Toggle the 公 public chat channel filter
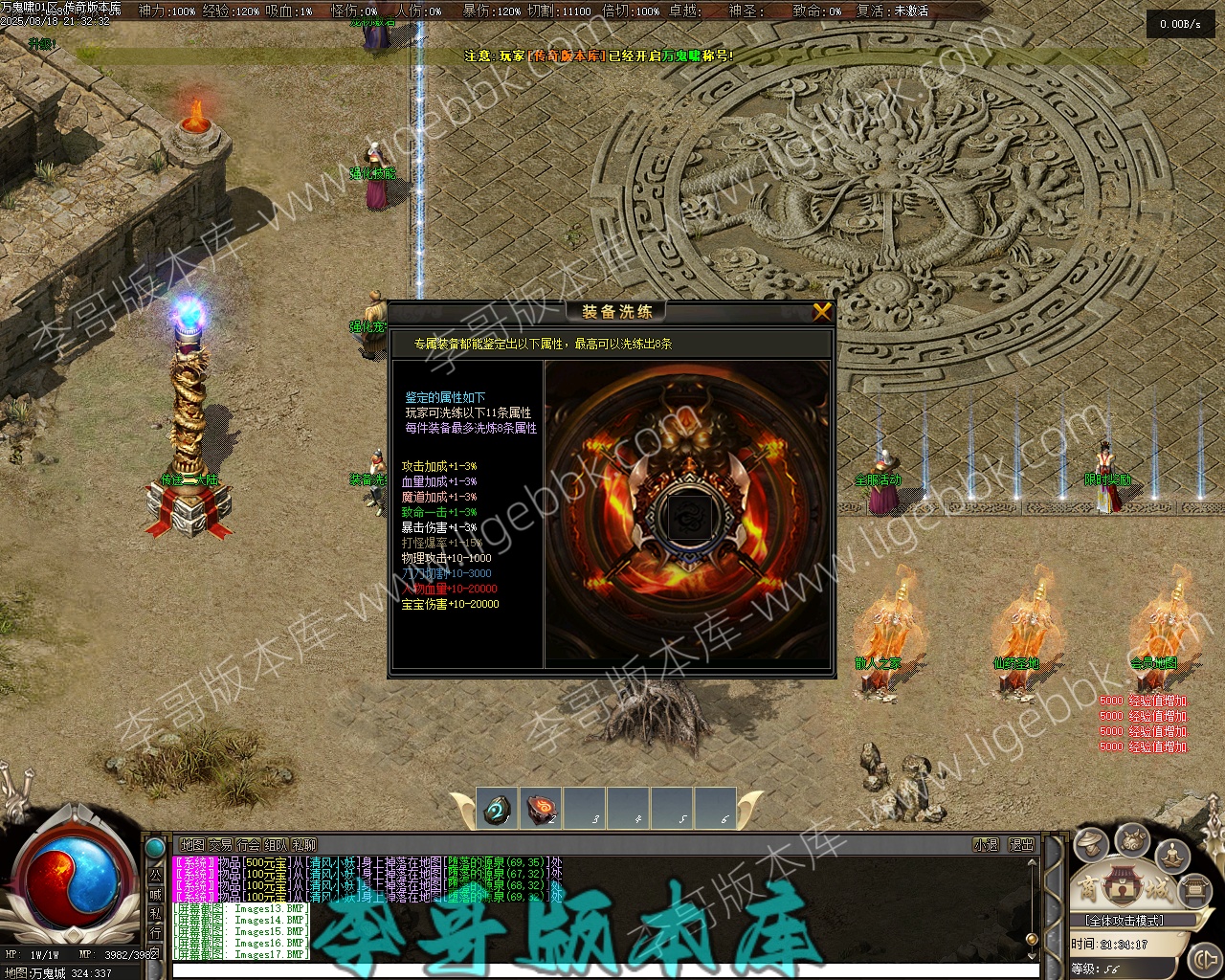The image size is (1225, 980). pyautogui.click(x=155, y=876)
